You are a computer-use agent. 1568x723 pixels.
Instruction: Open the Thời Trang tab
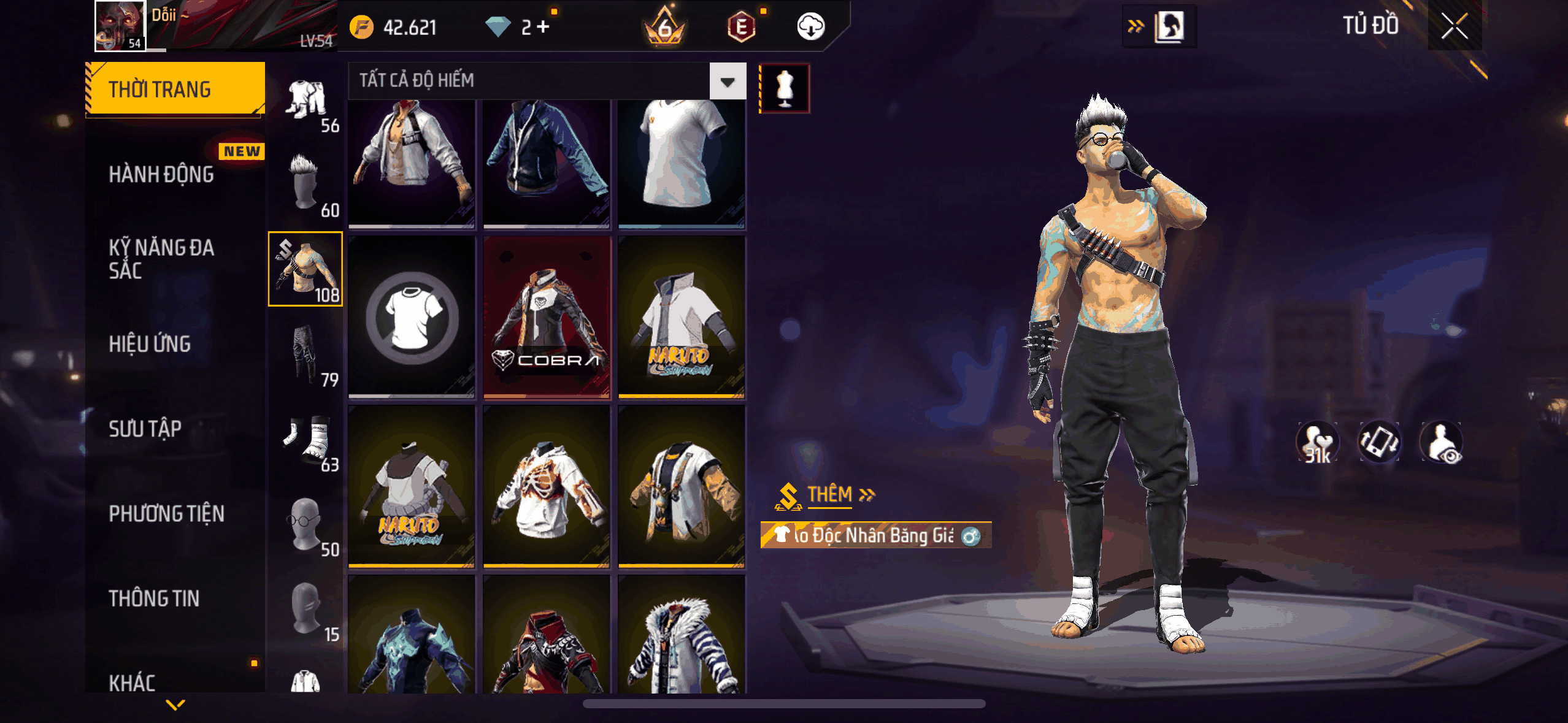click(175, 90)
